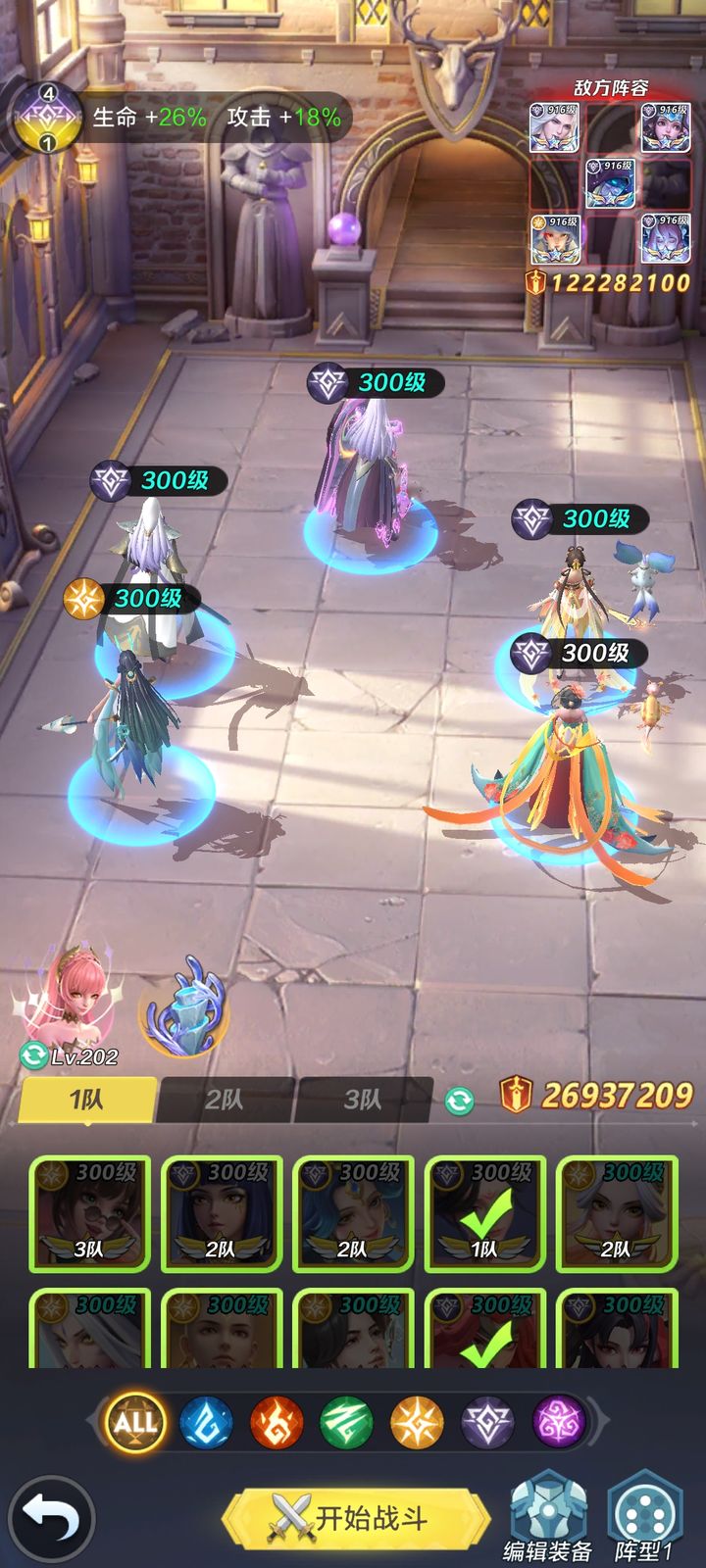This screenshot has height=1568, width=706.
Task: Filter heroes by blue water faction
Action: coord(206,1422)
